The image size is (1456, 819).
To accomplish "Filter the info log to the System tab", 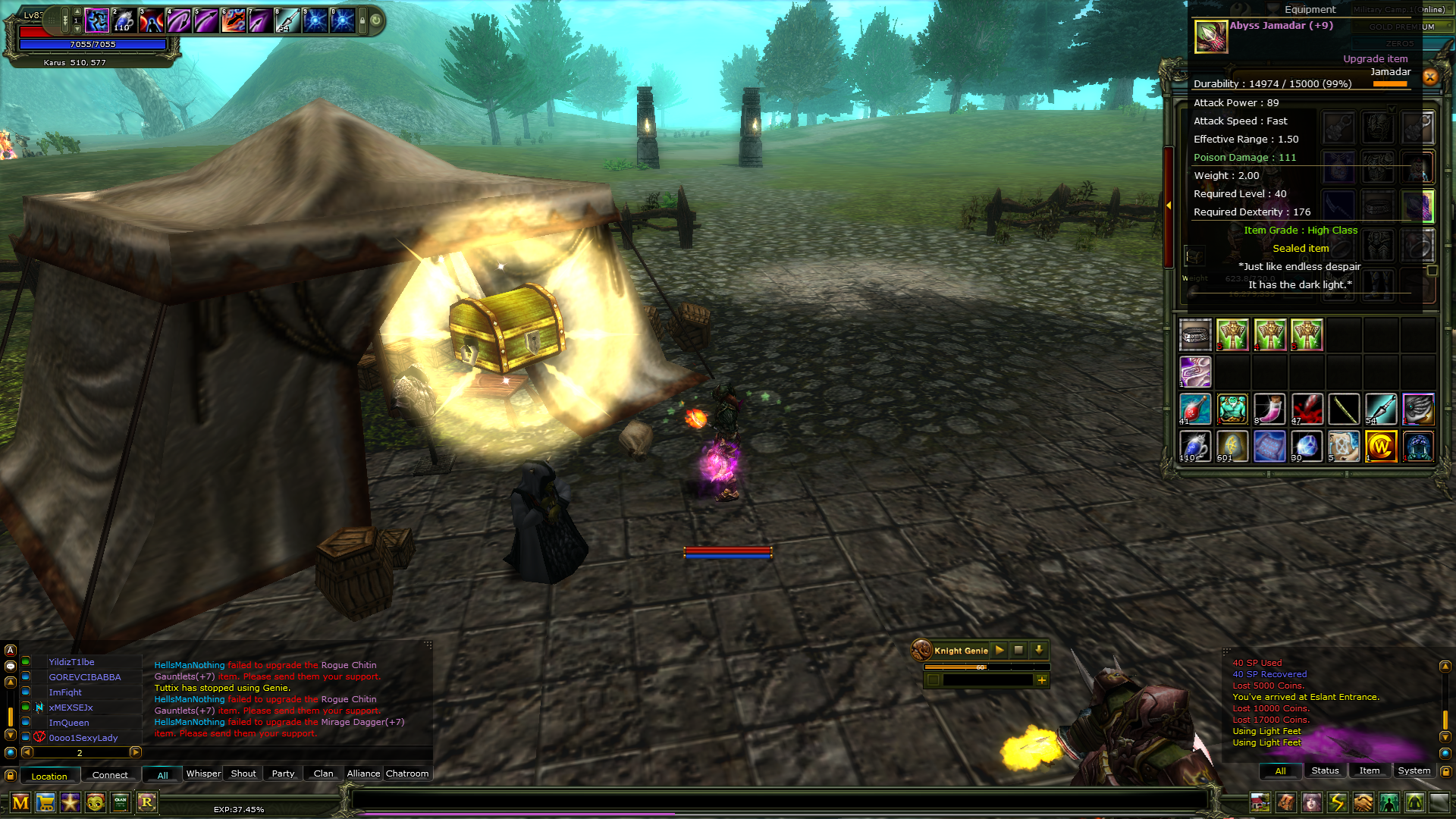I will tap(1414, 770).
